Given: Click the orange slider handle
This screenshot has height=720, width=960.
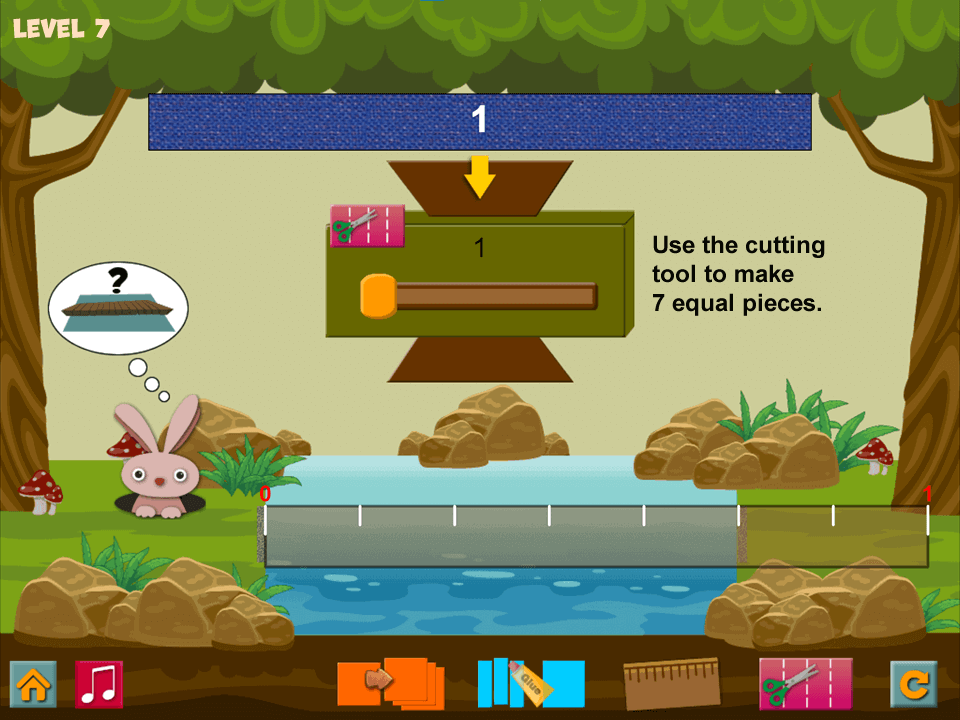Looking at the screenshot, I should point(378,296).
